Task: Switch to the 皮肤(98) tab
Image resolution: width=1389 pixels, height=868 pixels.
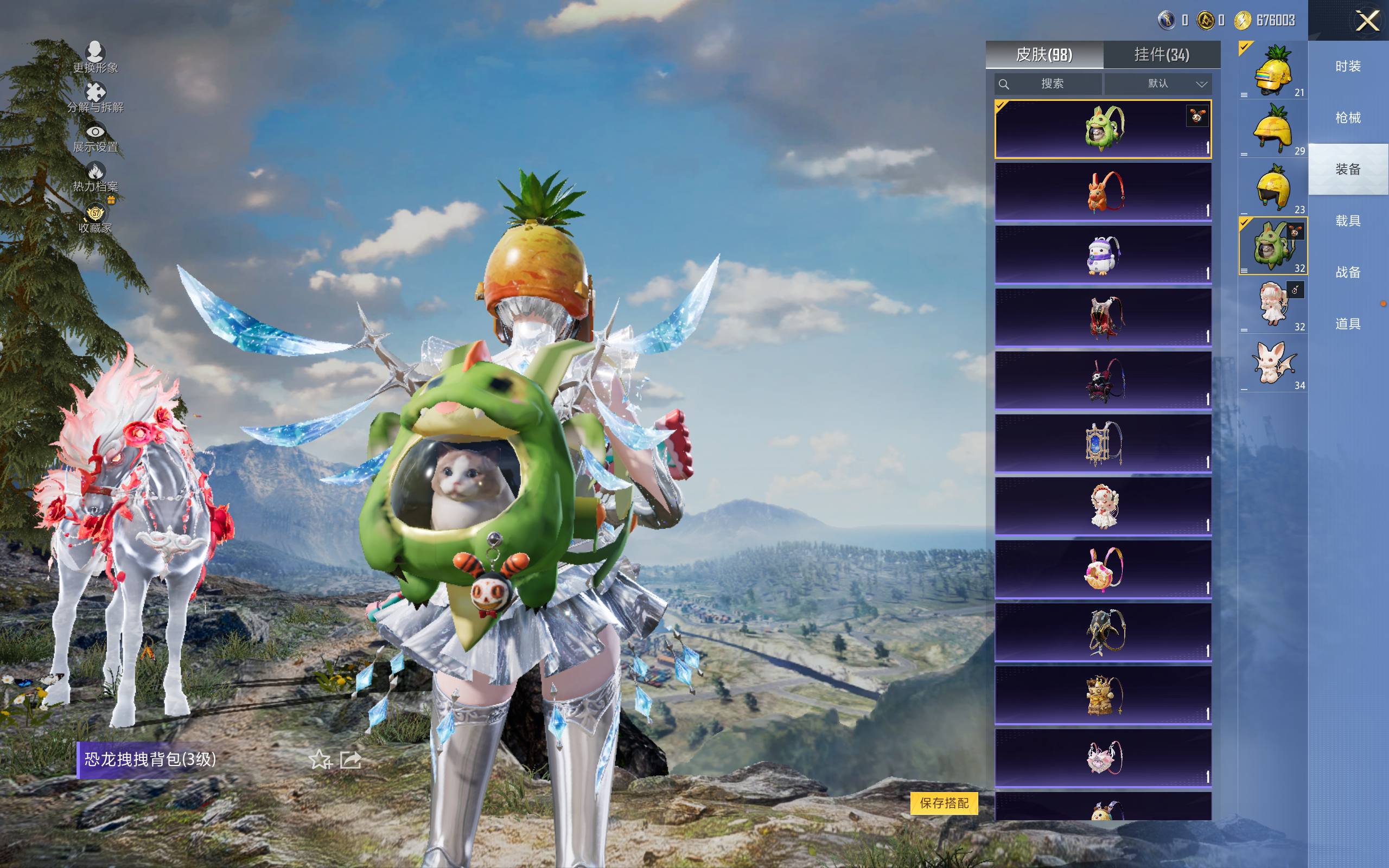Action: tap(1044, 55)
